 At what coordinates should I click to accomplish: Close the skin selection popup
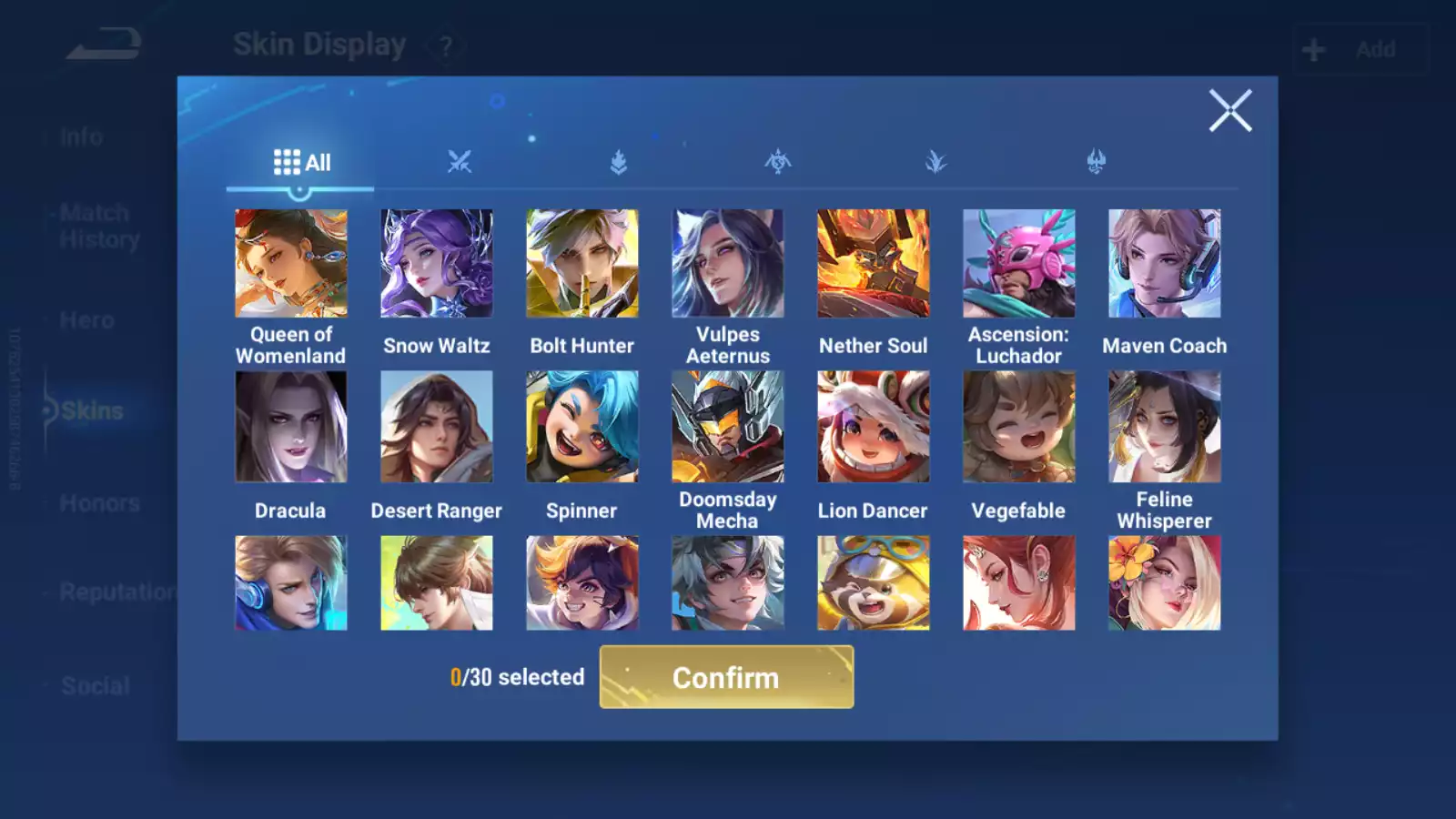click(x=1229, y=111)
